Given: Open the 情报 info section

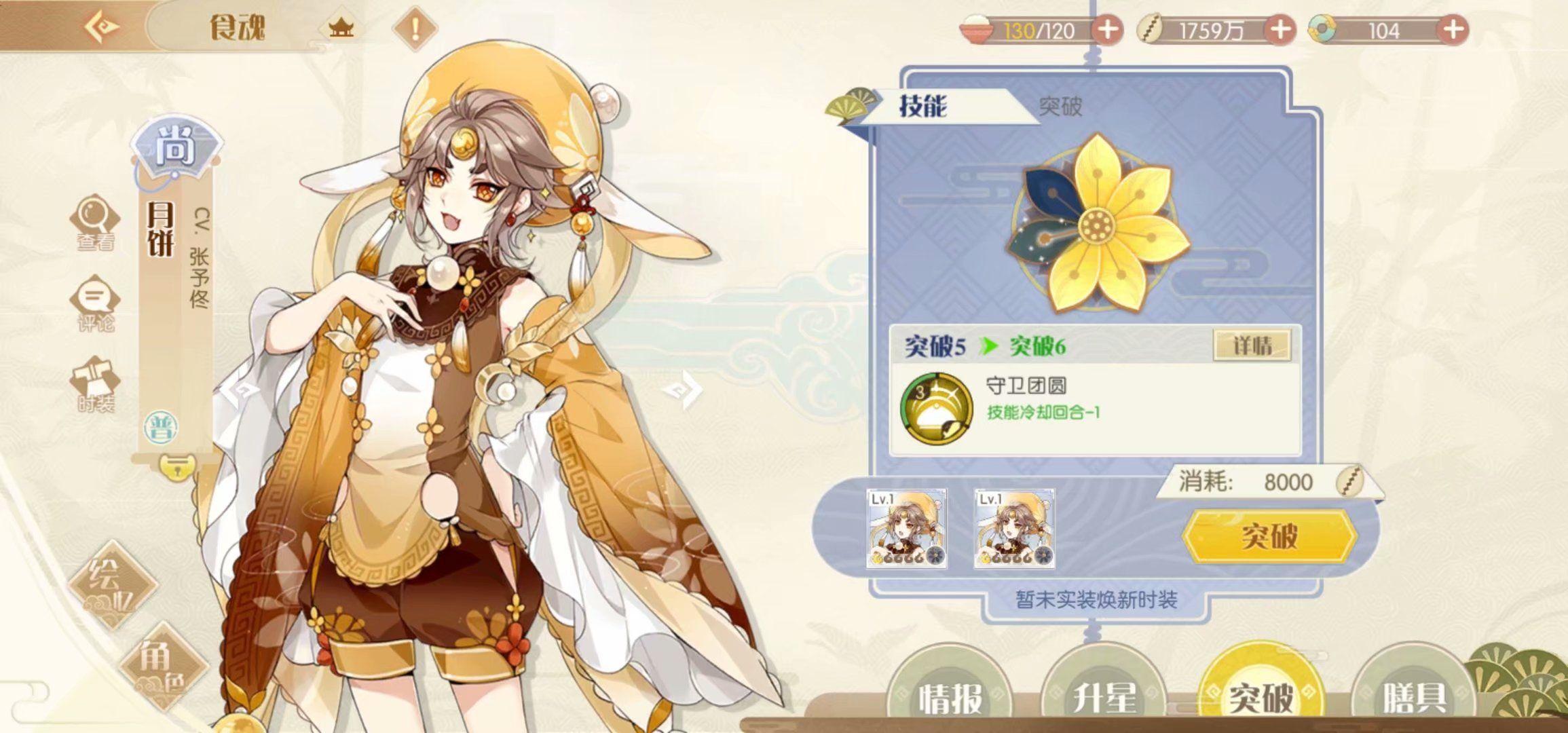Looking at the screenshot, I should [950, 696].
